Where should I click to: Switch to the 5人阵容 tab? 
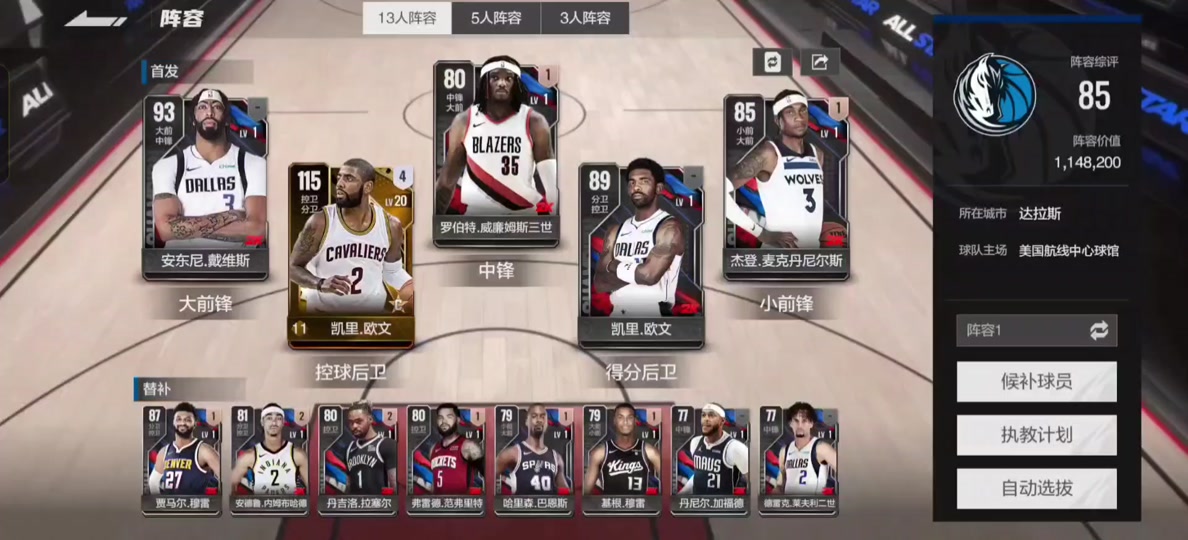click(x=496, y=18)
